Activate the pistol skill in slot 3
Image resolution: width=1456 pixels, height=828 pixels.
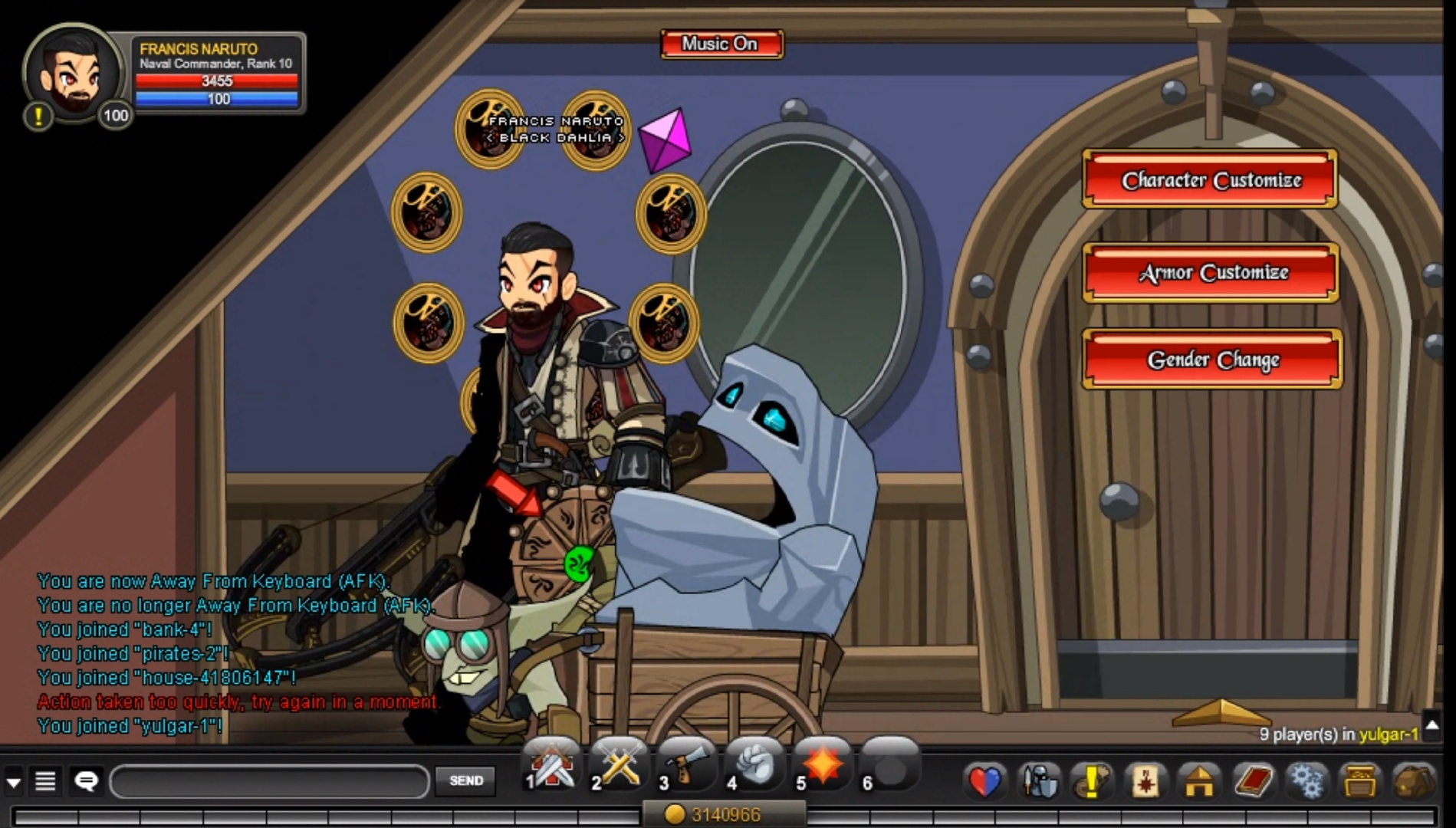pyautogui.click(x=688, y=765)
